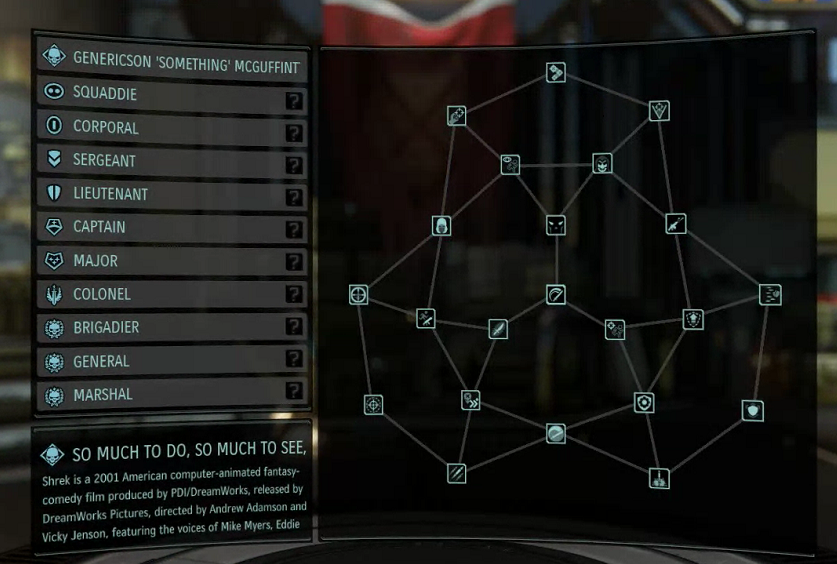Activate the grinning mask ability node

tap(602, 163)
